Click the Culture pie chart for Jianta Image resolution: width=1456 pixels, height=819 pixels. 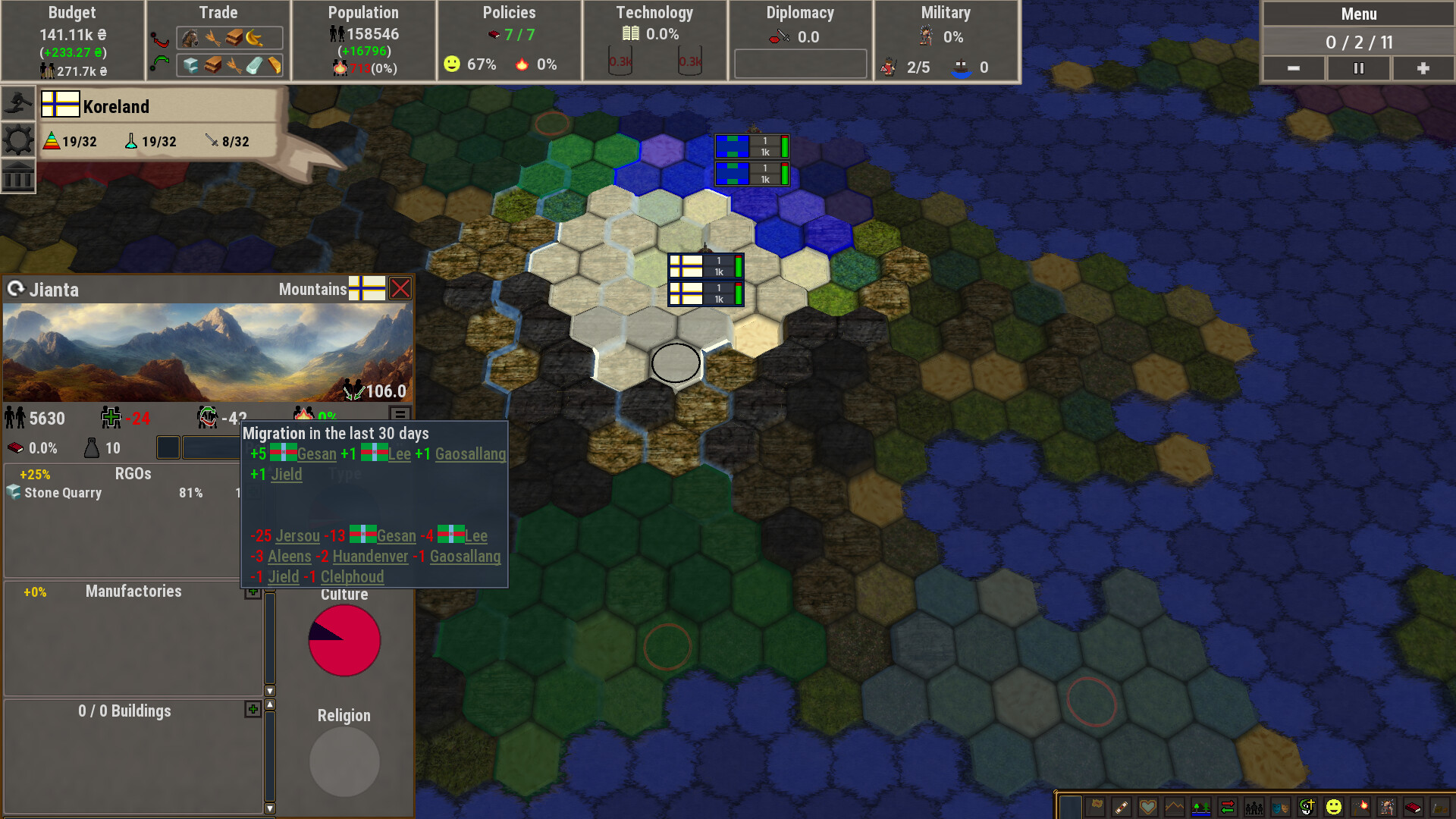344,639
